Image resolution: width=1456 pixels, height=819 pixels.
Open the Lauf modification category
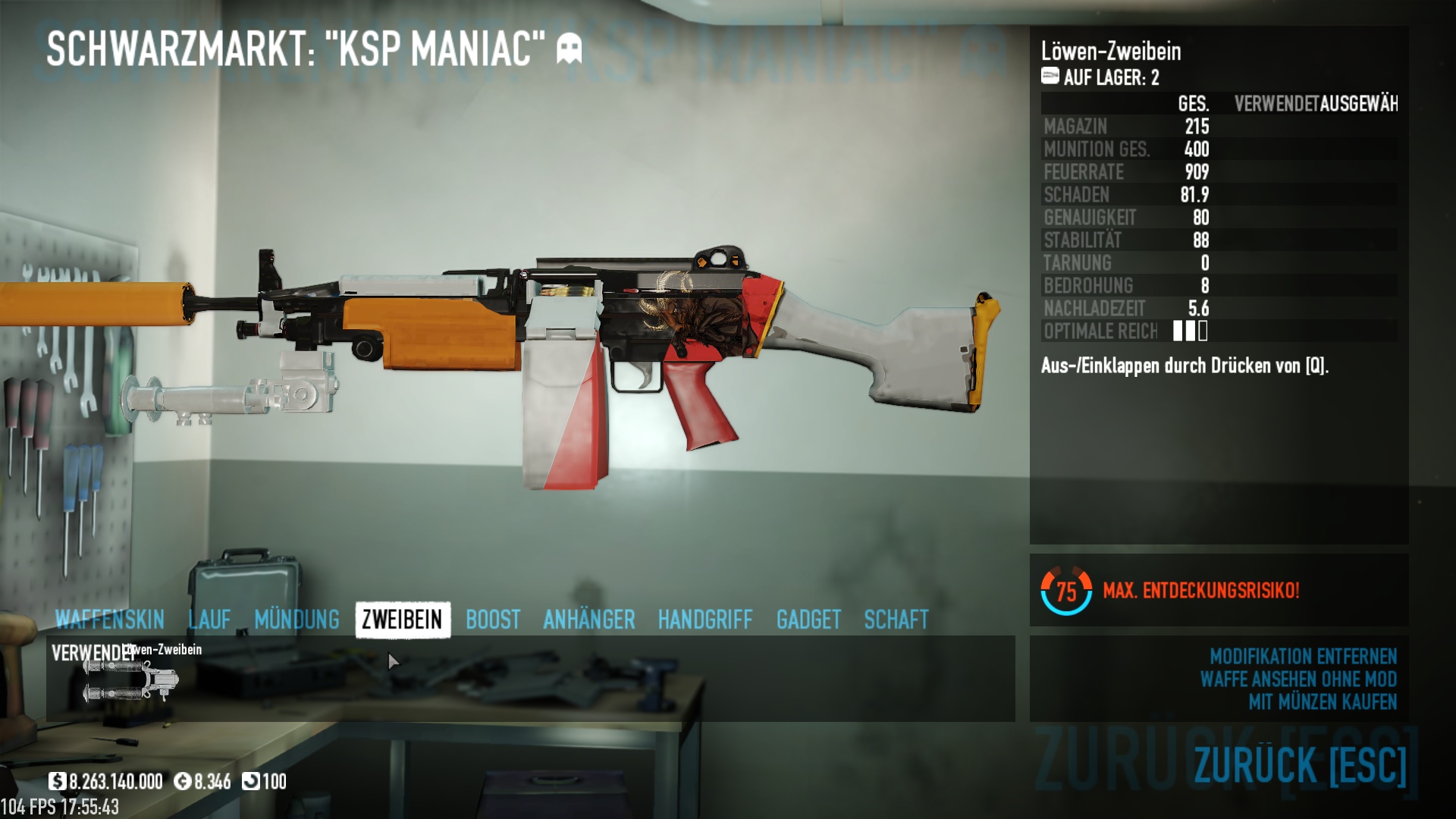pyautogui.click(x=209, y=620)
